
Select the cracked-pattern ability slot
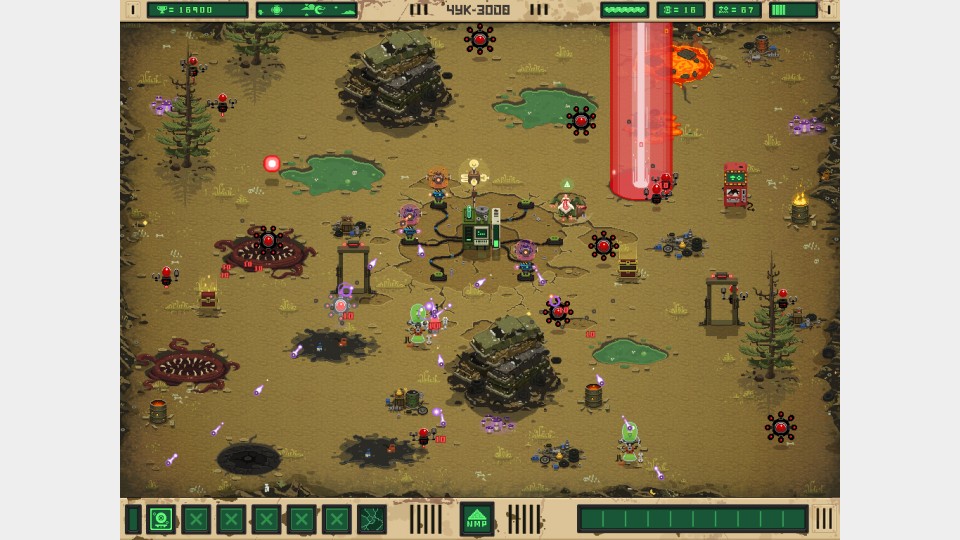[x=372, y=520]
